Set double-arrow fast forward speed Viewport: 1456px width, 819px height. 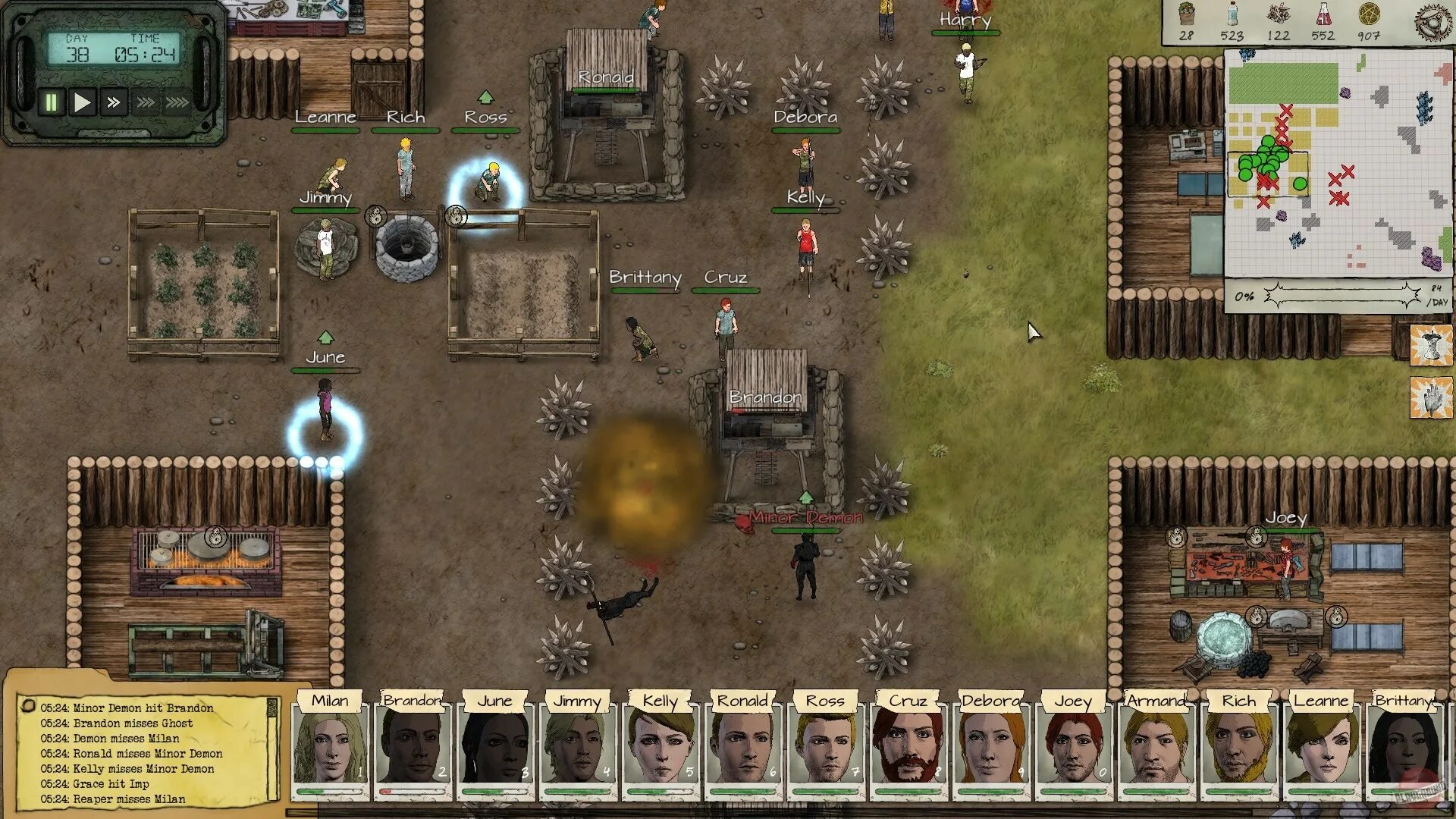[114, 102]
